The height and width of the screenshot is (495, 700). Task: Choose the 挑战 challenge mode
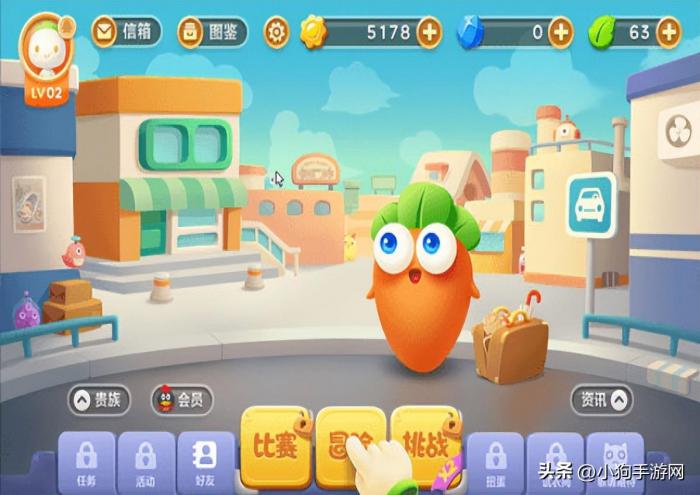coord(425,442)
